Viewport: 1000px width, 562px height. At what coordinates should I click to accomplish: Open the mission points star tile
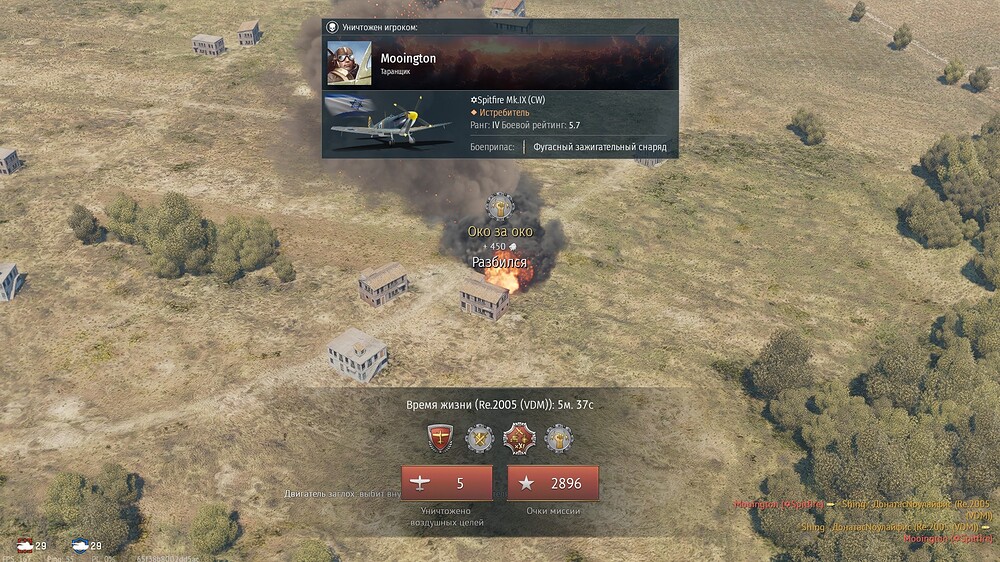click(552, 483)
